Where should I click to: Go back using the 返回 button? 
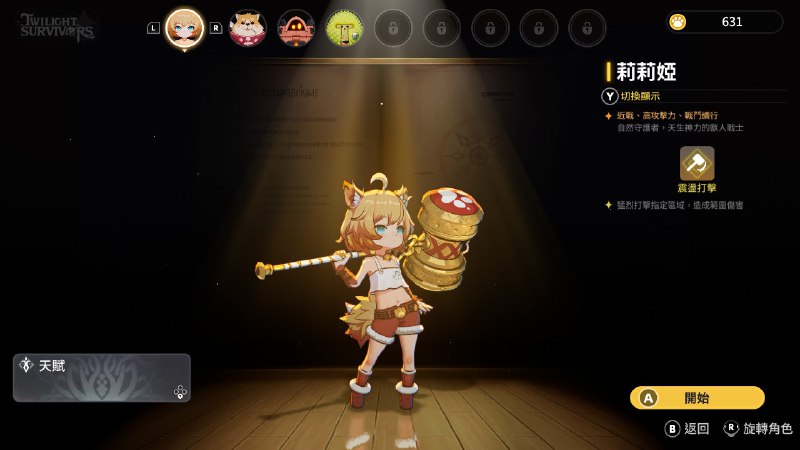pos(687,428)
